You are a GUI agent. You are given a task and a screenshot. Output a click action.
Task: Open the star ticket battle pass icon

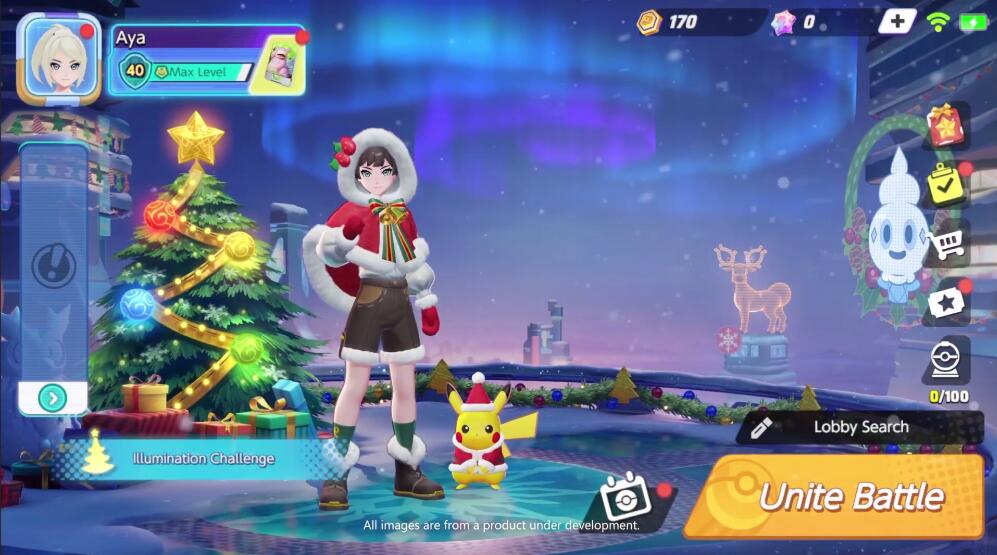click(x=945, y=302)
